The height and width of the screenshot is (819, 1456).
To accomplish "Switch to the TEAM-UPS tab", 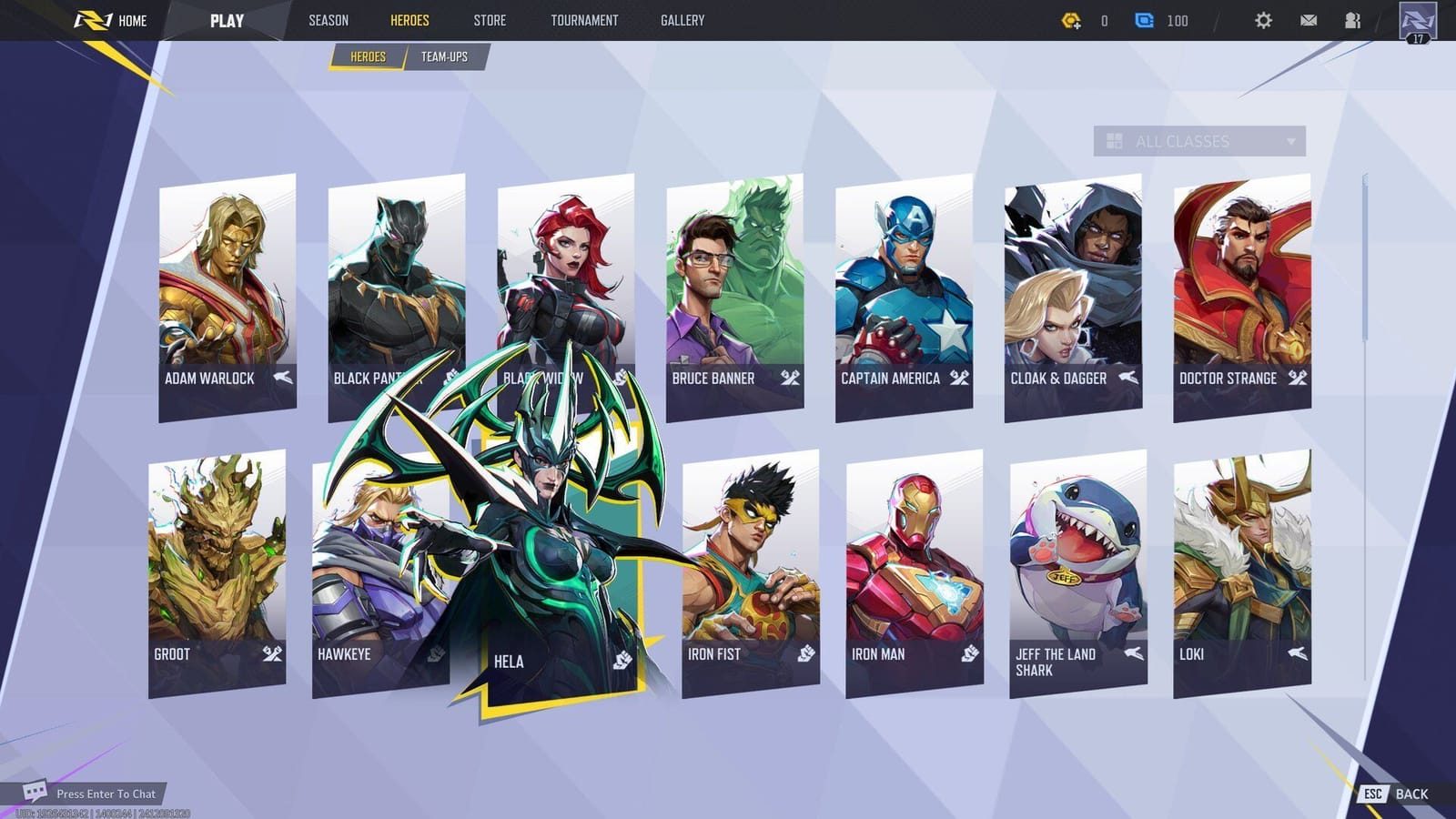I will click(445, 56).
